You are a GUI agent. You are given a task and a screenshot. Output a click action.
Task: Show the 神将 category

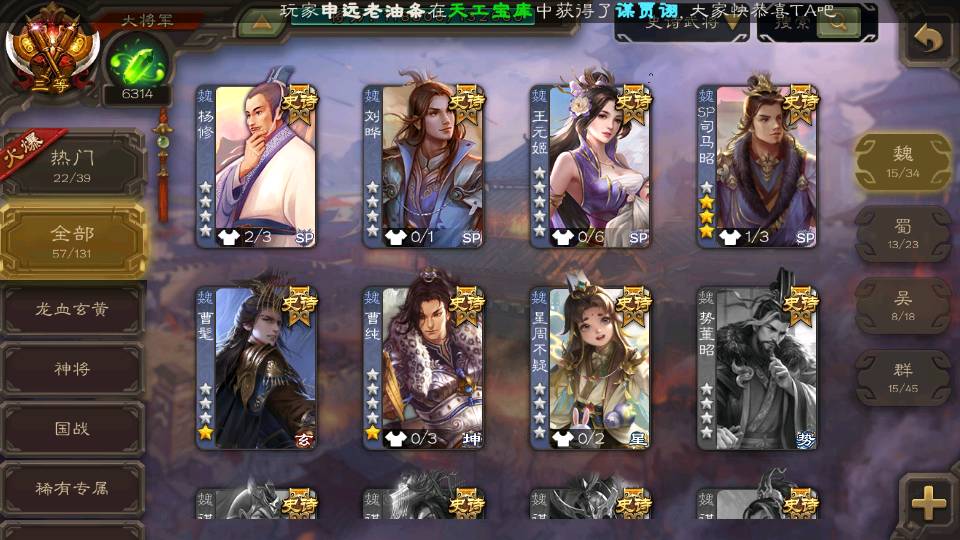click(72, 369)
